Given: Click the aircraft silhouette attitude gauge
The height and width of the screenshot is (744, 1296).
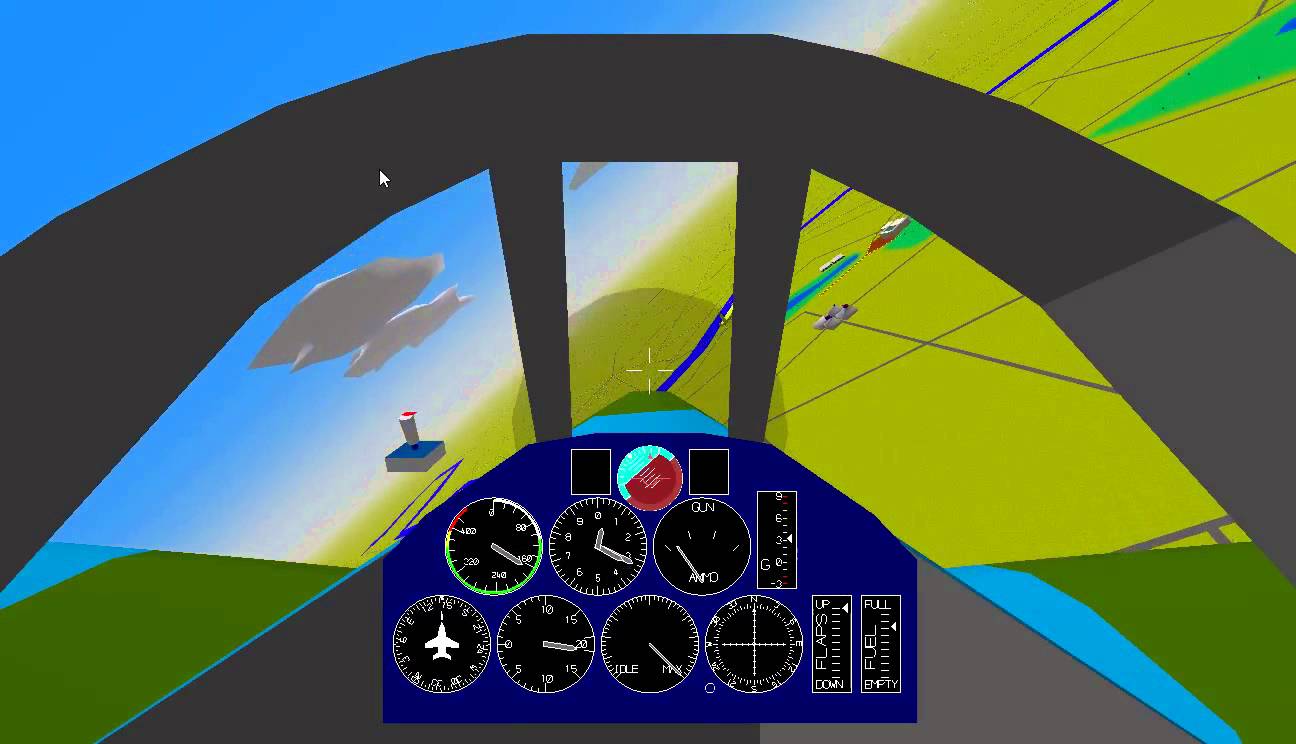Looking at the screenshot, I should (440, 644).
